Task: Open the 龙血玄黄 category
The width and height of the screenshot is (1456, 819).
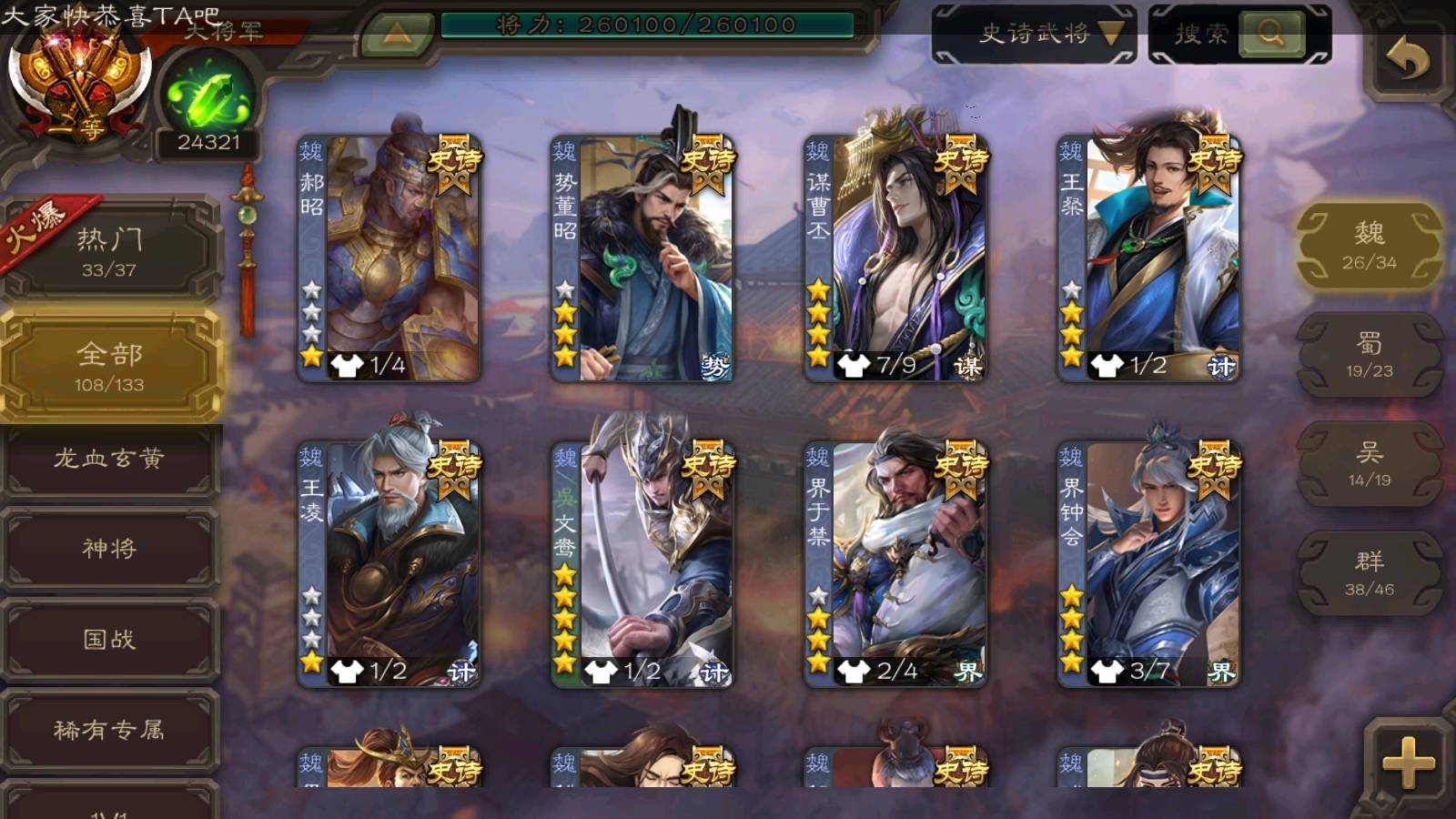Action: [x=109, y=459]
